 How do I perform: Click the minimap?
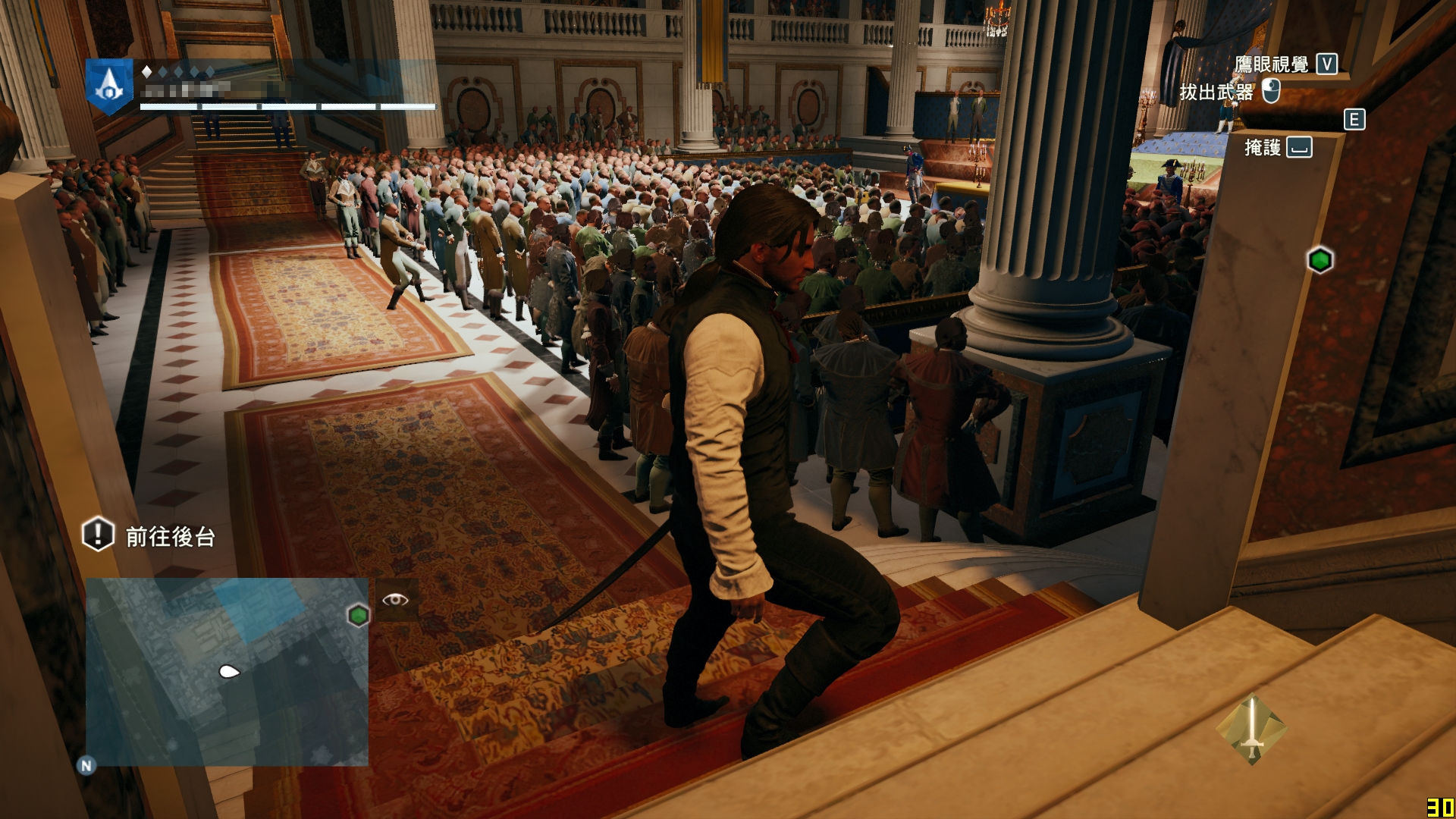click(226, 671)
